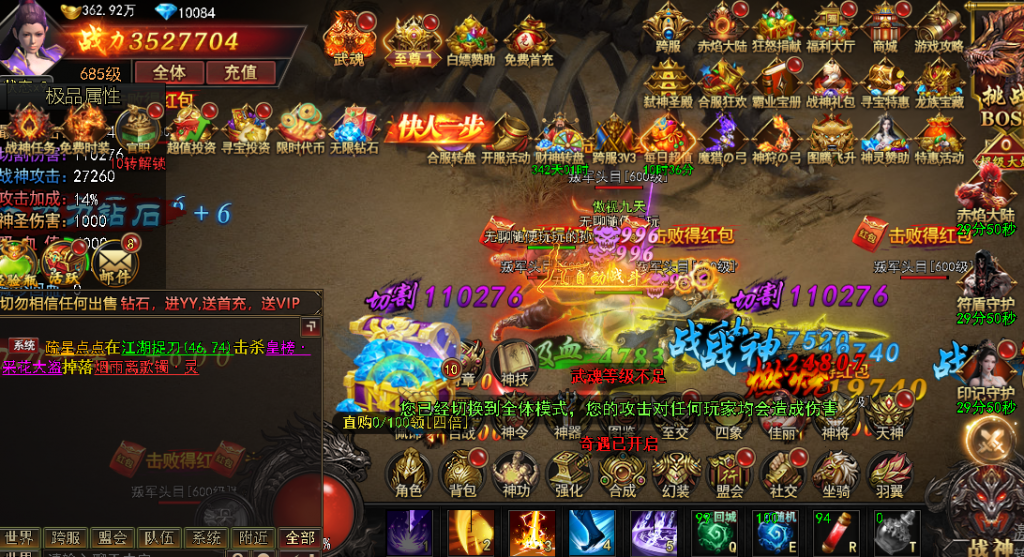Open the 游戏攻略 game guide
Image resolution: width=1024 pixels, height=557 pixels.
pyautogui.click(x=939, y=28)
